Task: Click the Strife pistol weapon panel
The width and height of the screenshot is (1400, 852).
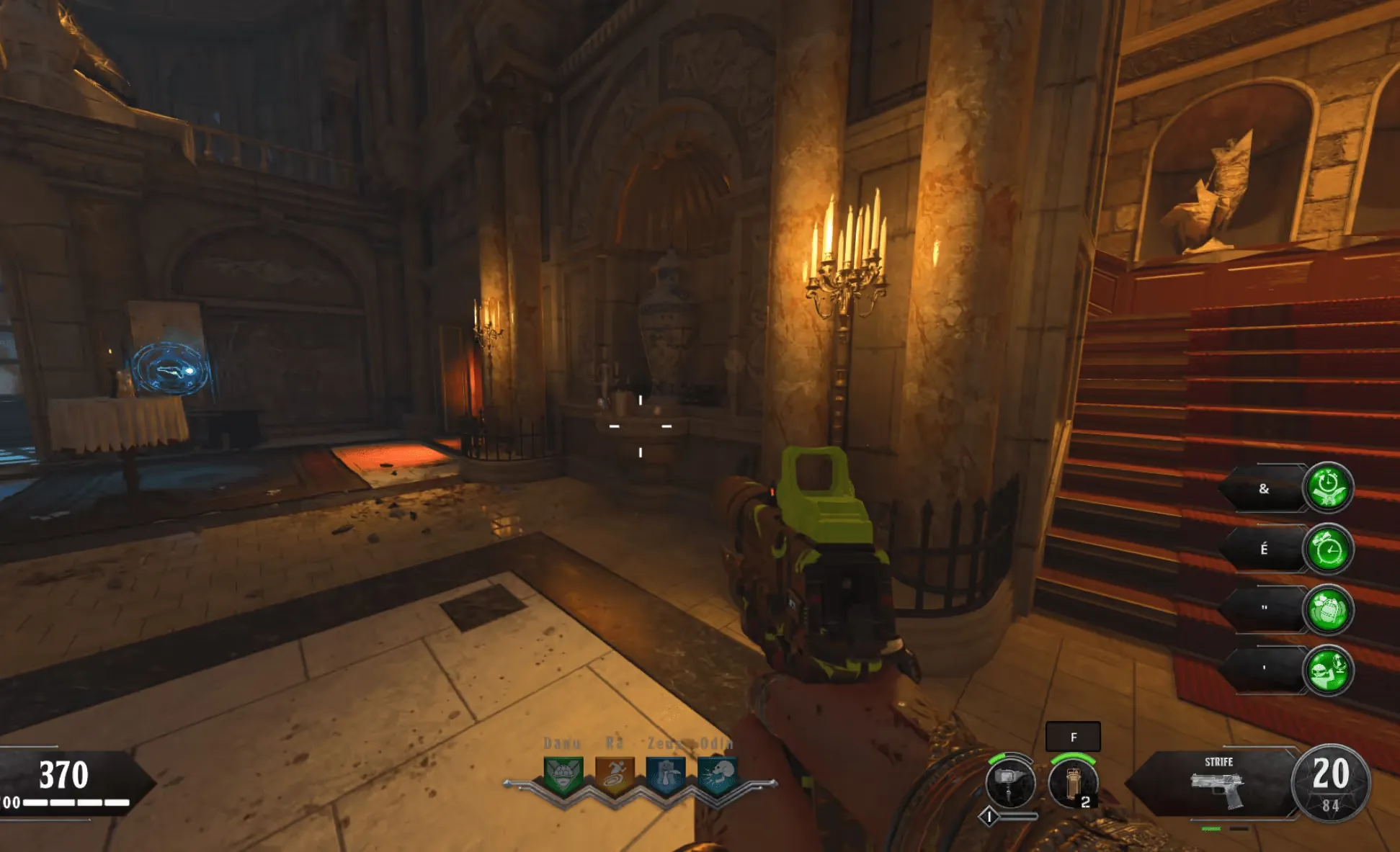Action: tap(1217, 783)
